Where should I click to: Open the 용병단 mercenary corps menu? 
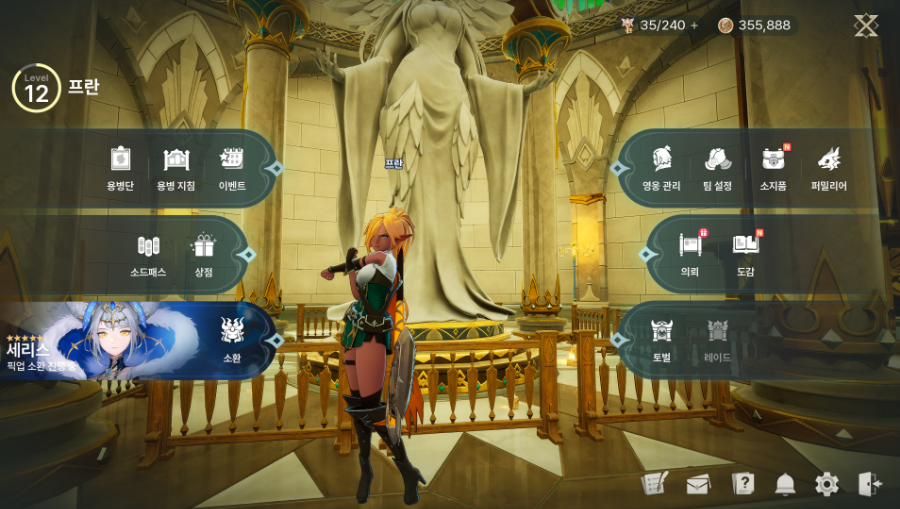coord(121,167)
